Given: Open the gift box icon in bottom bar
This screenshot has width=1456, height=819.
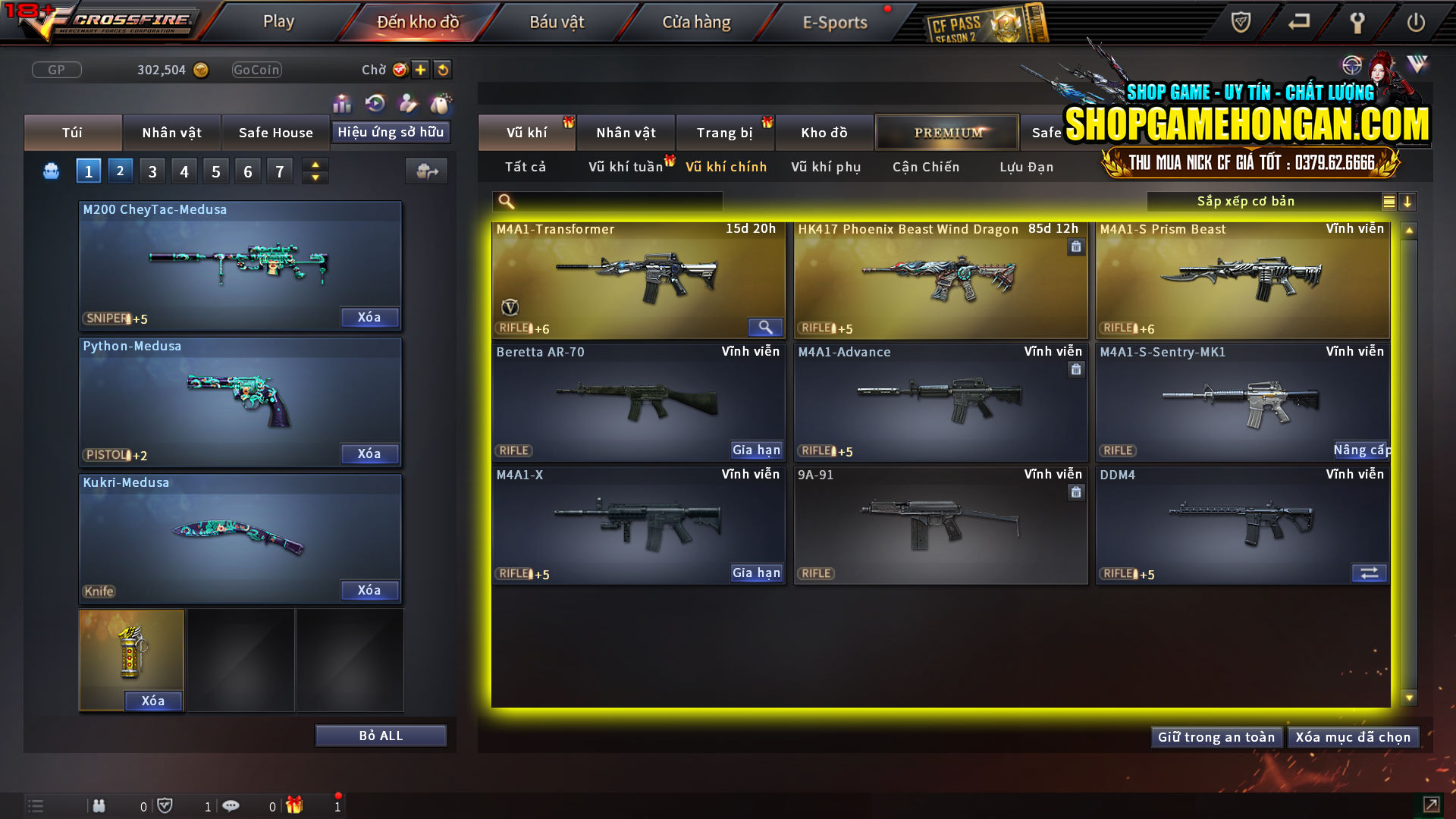Looking at the screenshot, I should coord(296,805).
